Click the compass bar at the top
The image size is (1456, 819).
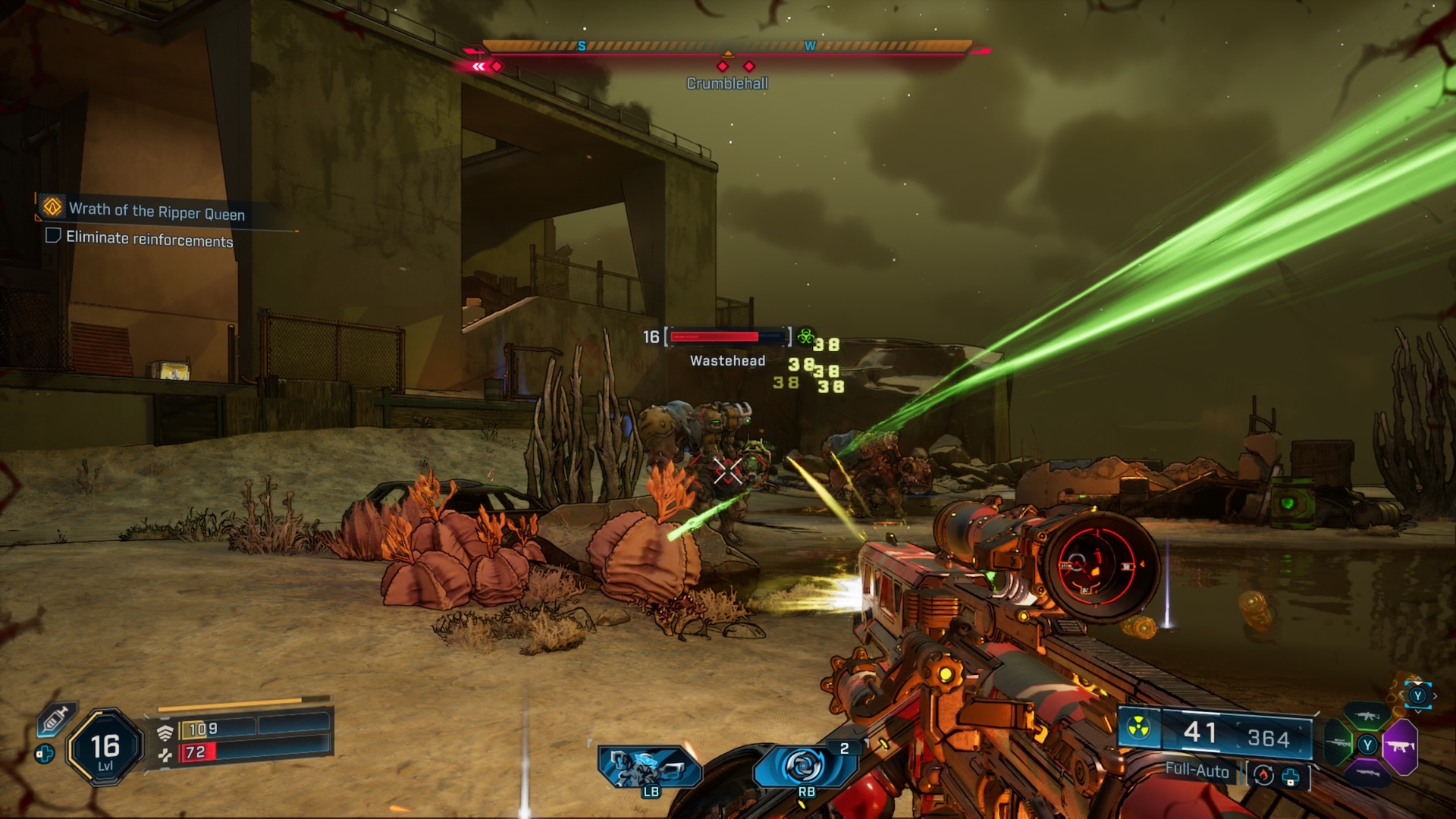pyautogui.click(x=726, y=48)
